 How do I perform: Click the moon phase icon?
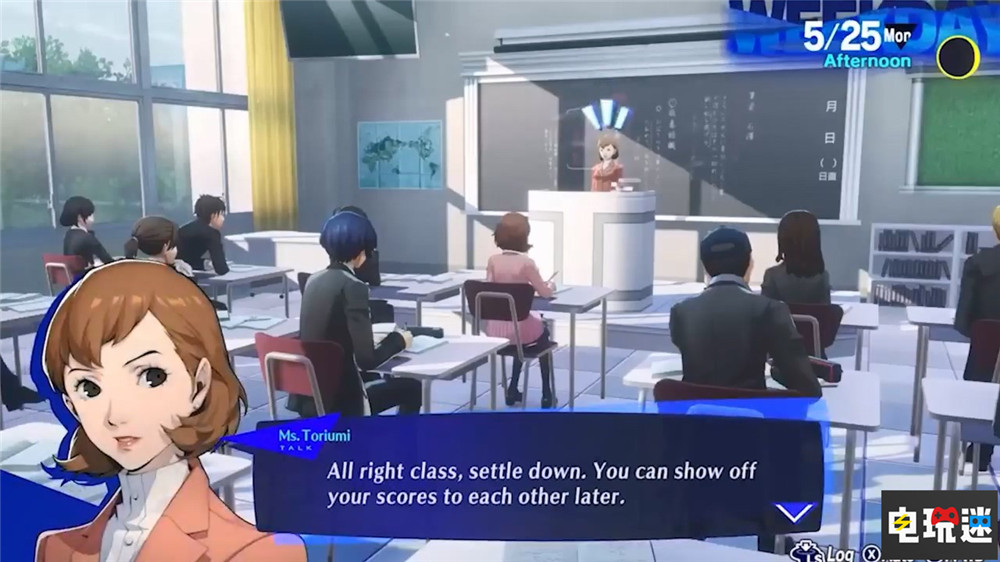click(x=957, y=57)
